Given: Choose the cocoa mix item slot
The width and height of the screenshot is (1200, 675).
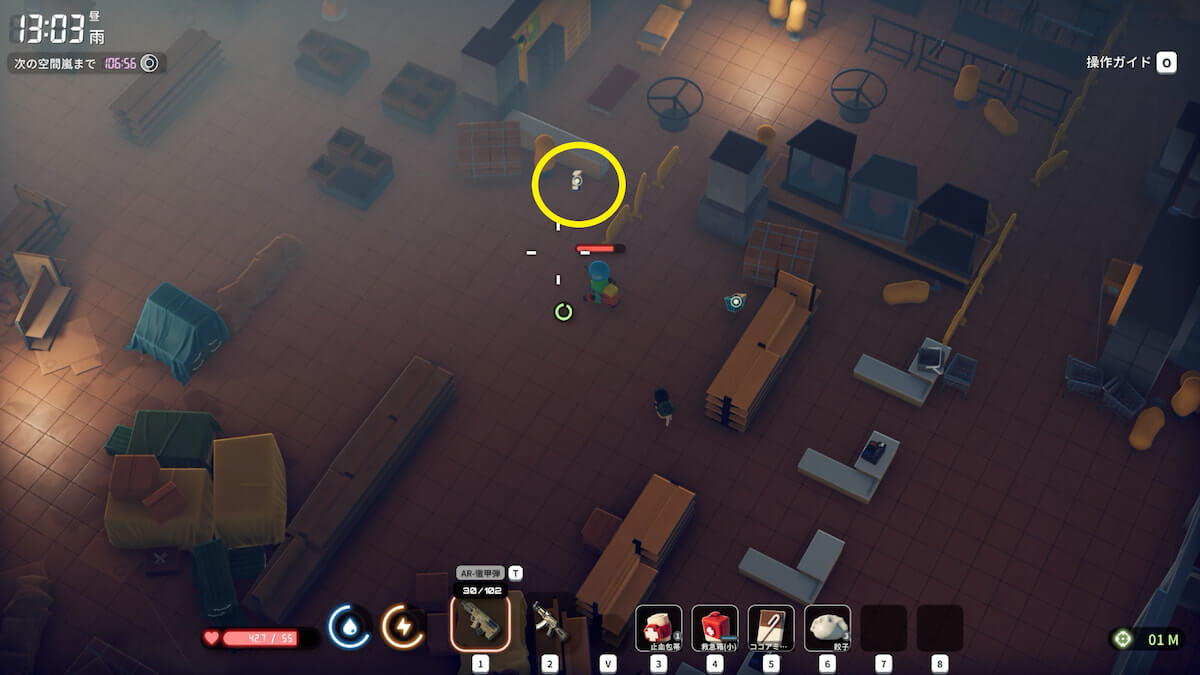Looking at the screenshot, I should [x=770, y=627].
